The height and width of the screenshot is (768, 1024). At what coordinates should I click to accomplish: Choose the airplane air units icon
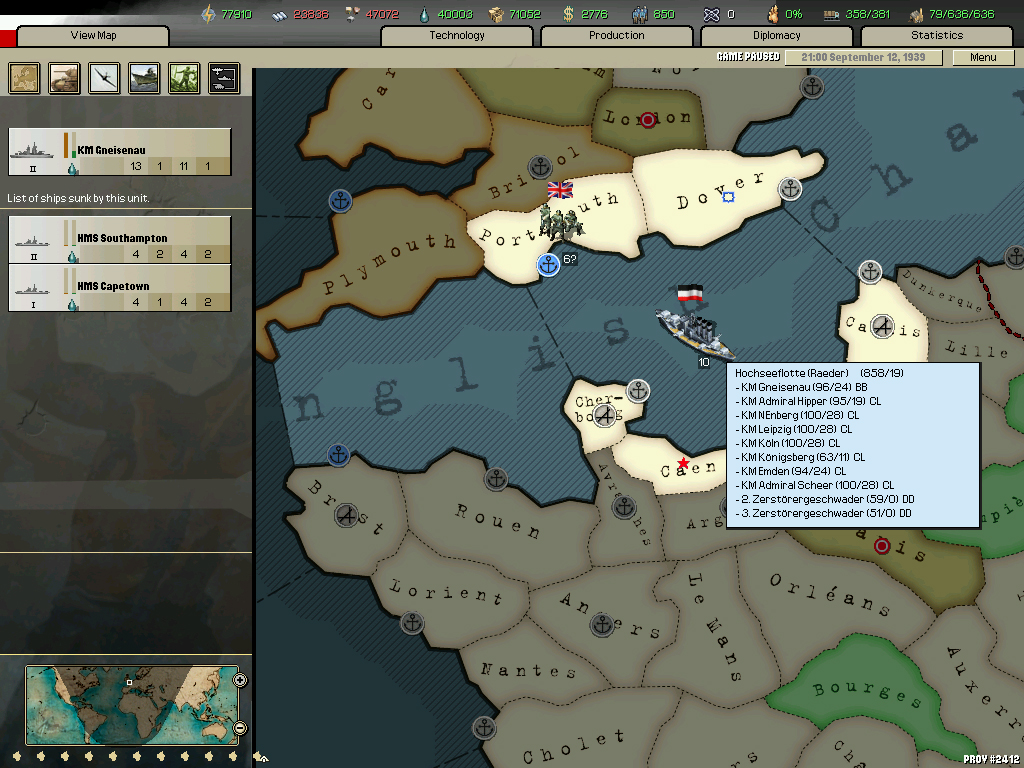point(104,78)
